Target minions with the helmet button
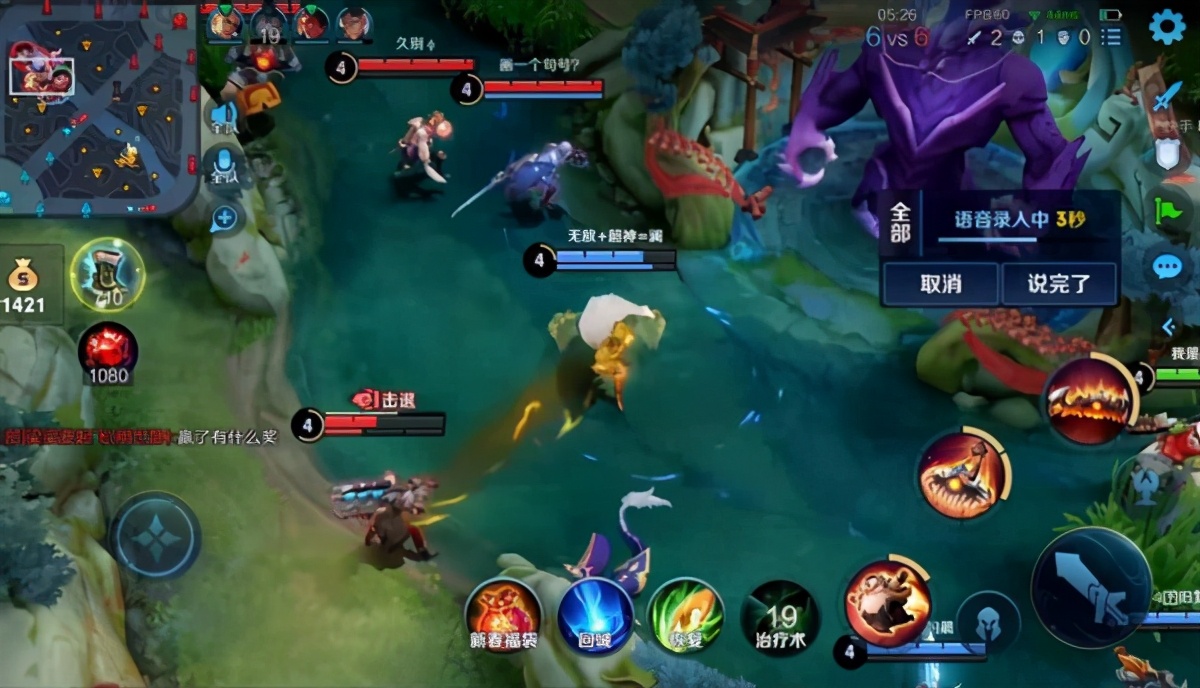The height and width of the screenshot is (688, 1200). click(x=987, y=622)
